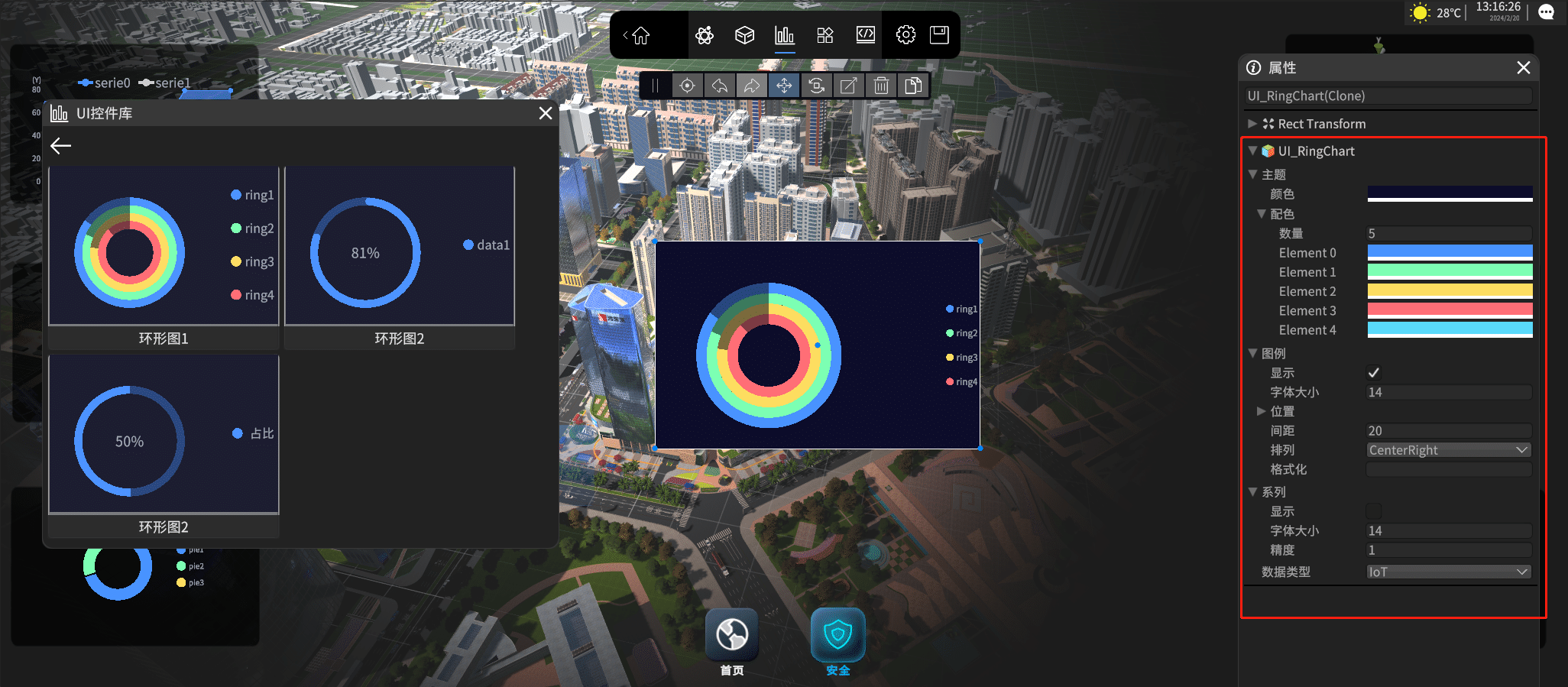Open the 3D cube model library
This screenshot has height=687, width=1568.
coord(744,35)
